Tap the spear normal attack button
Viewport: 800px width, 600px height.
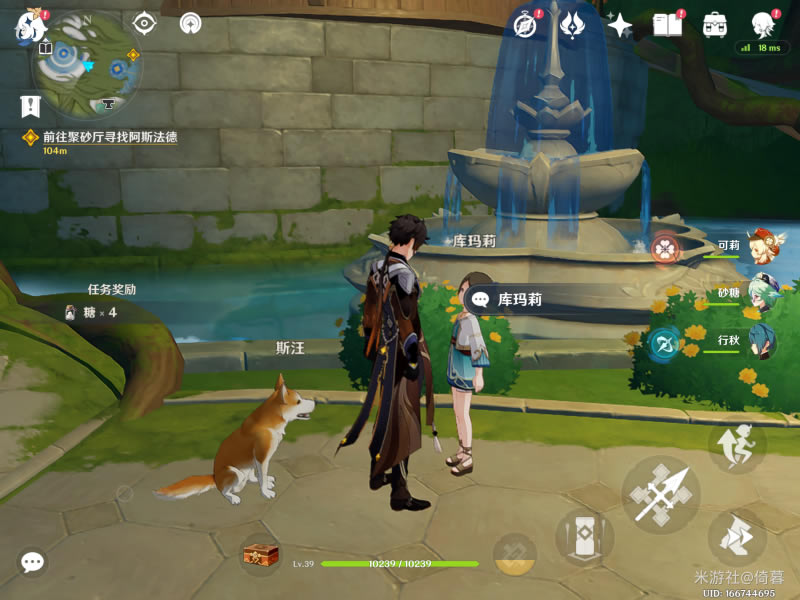[660, 494]
